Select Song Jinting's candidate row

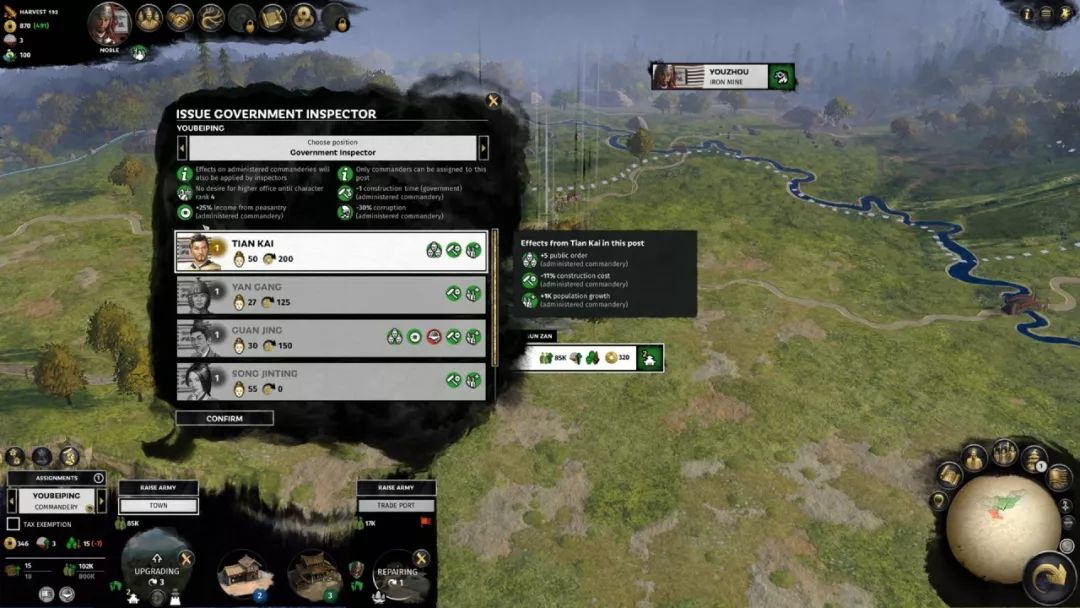330,381
